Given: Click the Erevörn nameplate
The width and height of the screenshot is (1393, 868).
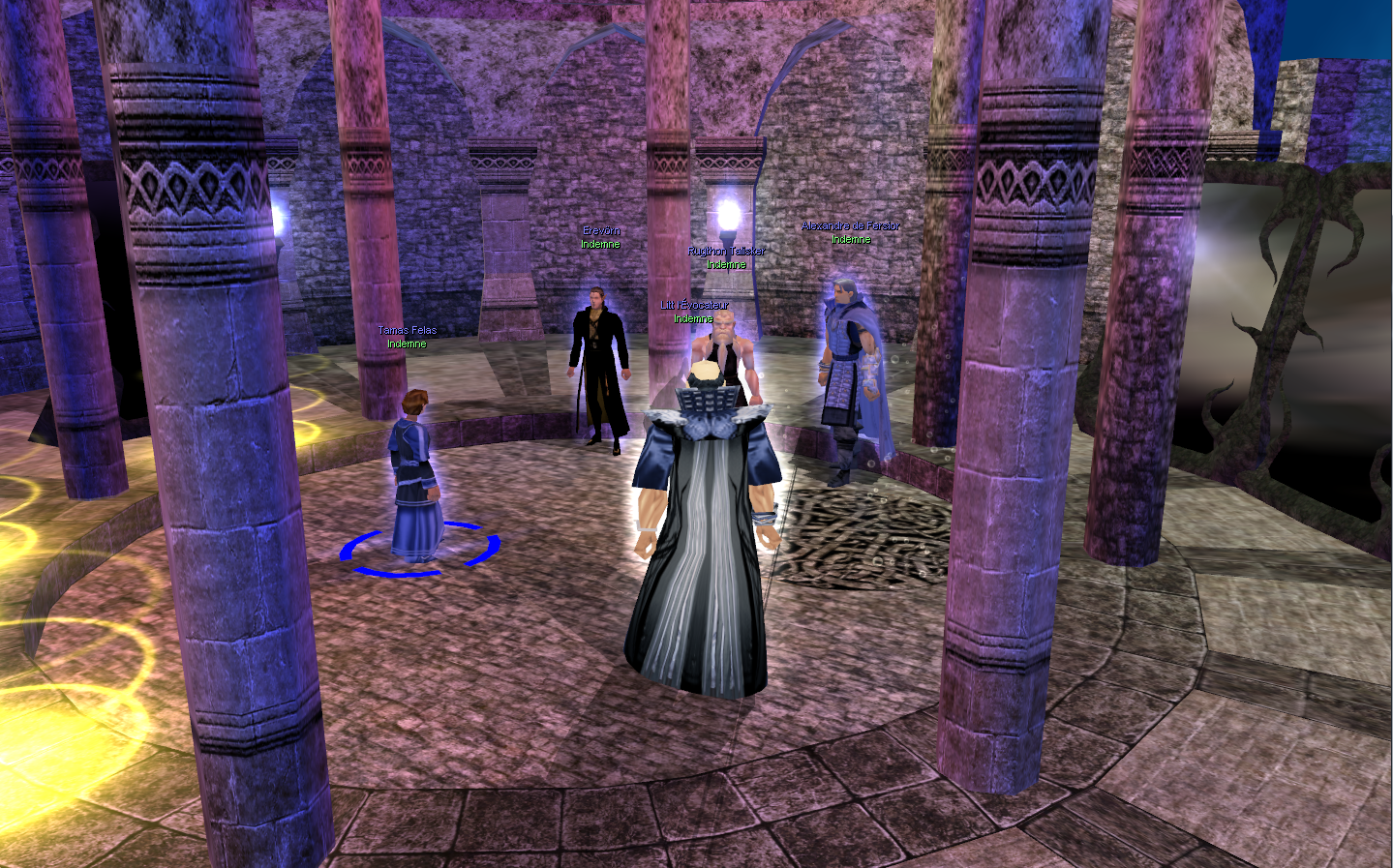Looking at the screenshot, I should click(600, 231).
